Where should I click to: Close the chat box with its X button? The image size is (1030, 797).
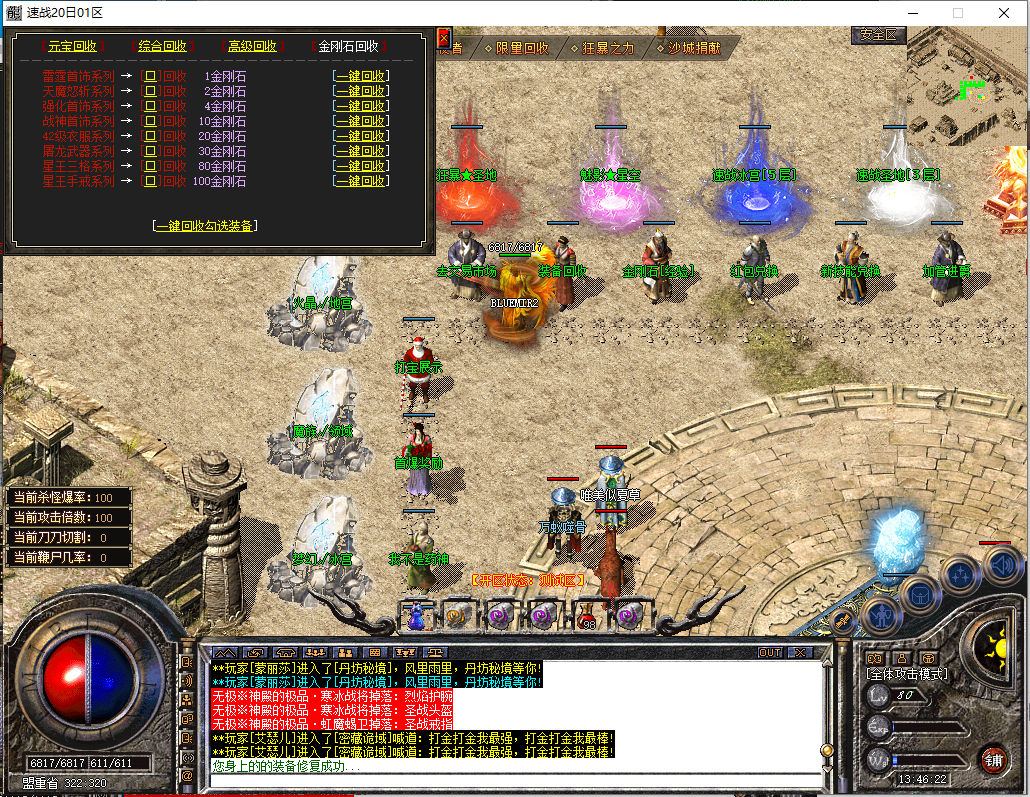pos(799,652)
